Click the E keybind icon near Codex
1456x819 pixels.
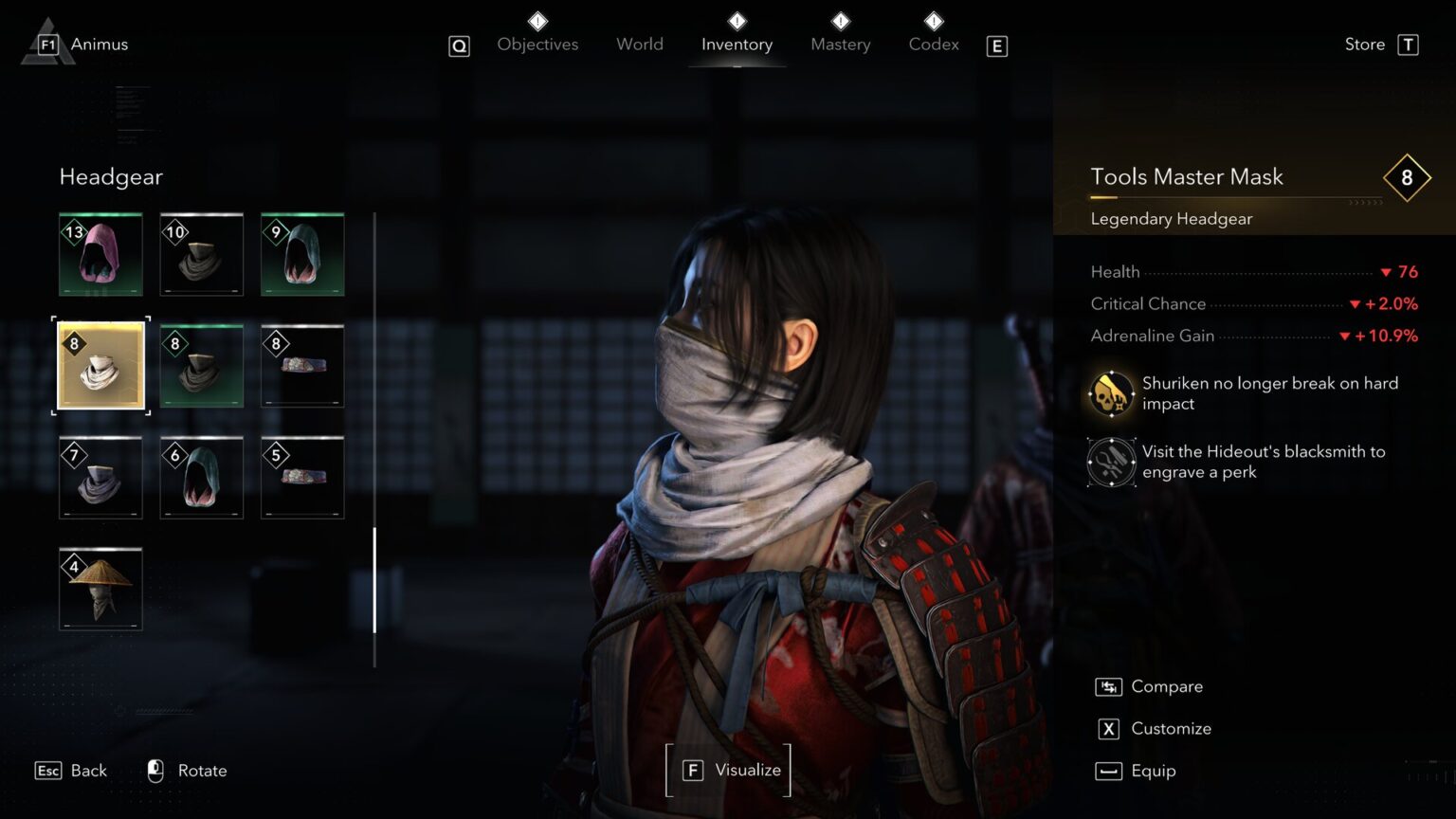996,45
